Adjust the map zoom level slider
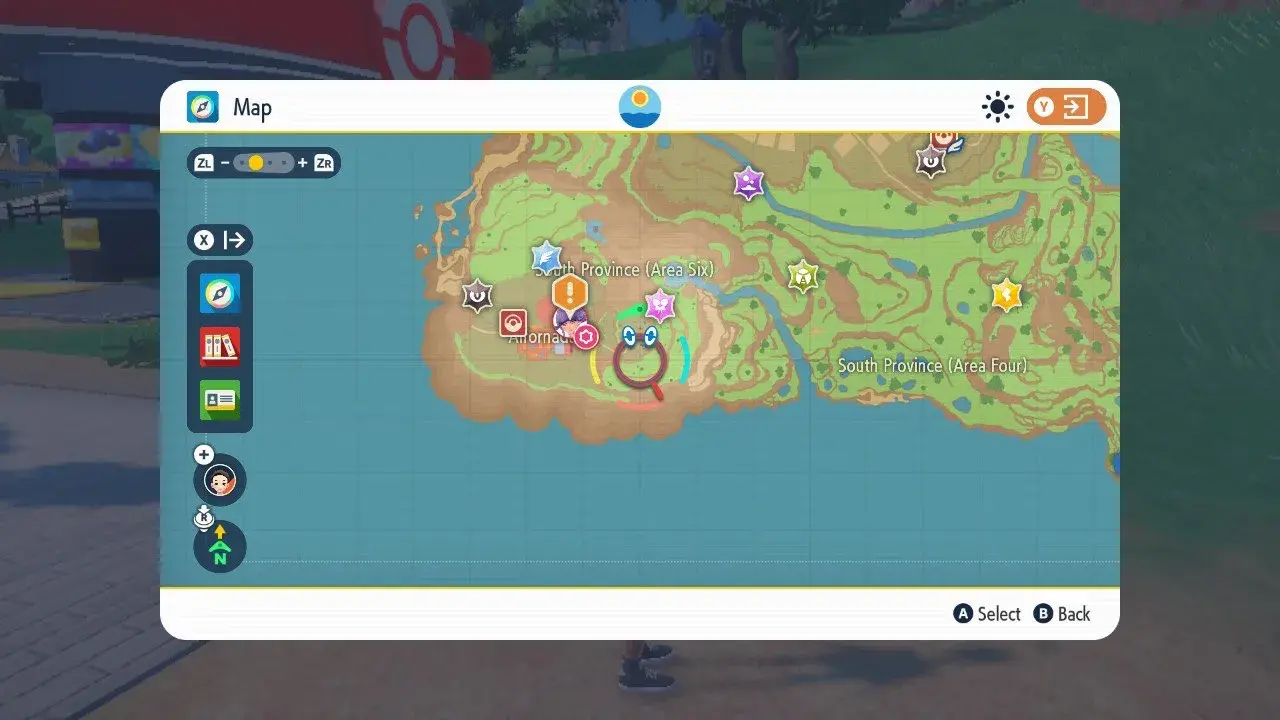Image resolution: width=1280 pixels, height=720 pixels. (264, 163)
